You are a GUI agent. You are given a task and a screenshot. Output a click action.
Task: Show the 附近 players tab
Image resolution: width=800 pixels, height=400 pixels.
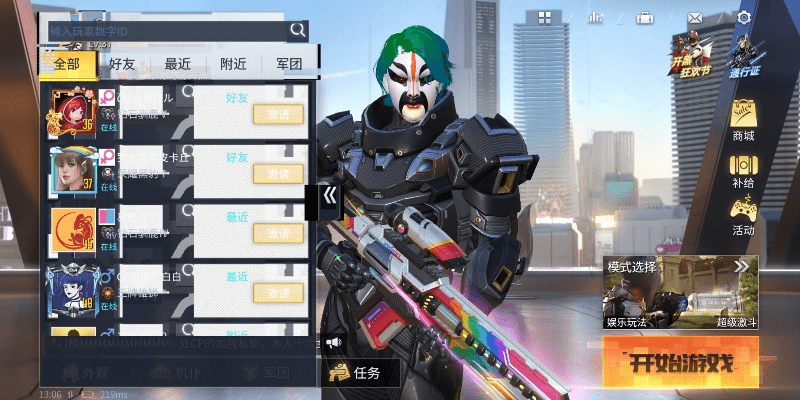tap(233, 64)
